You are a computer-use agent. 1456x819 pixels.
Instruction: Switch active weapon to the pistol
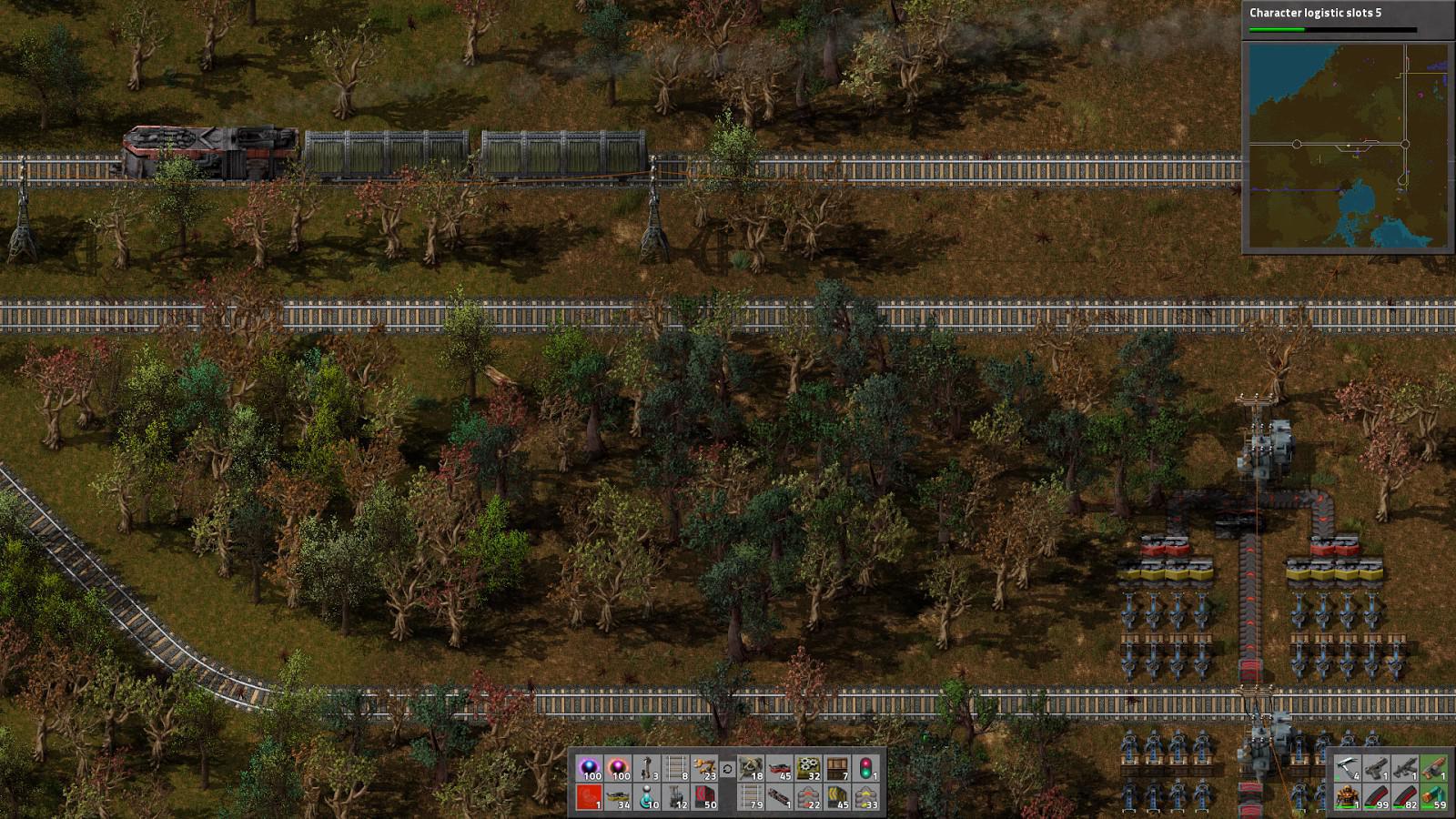click(x=1376, y=768)
